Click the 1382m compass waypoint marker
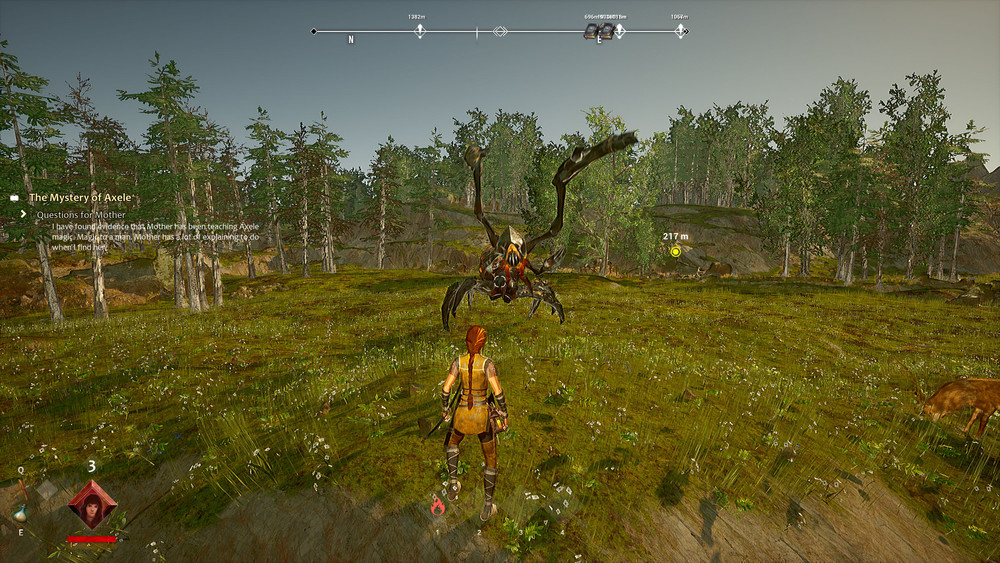This screenshot has height=563, width=1000. tap(420, 32)
